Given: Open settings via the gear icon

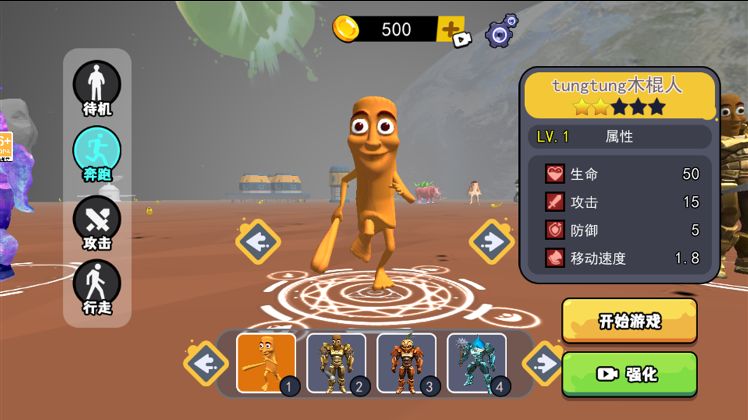Looking at the screenshot, I should 502,31.
